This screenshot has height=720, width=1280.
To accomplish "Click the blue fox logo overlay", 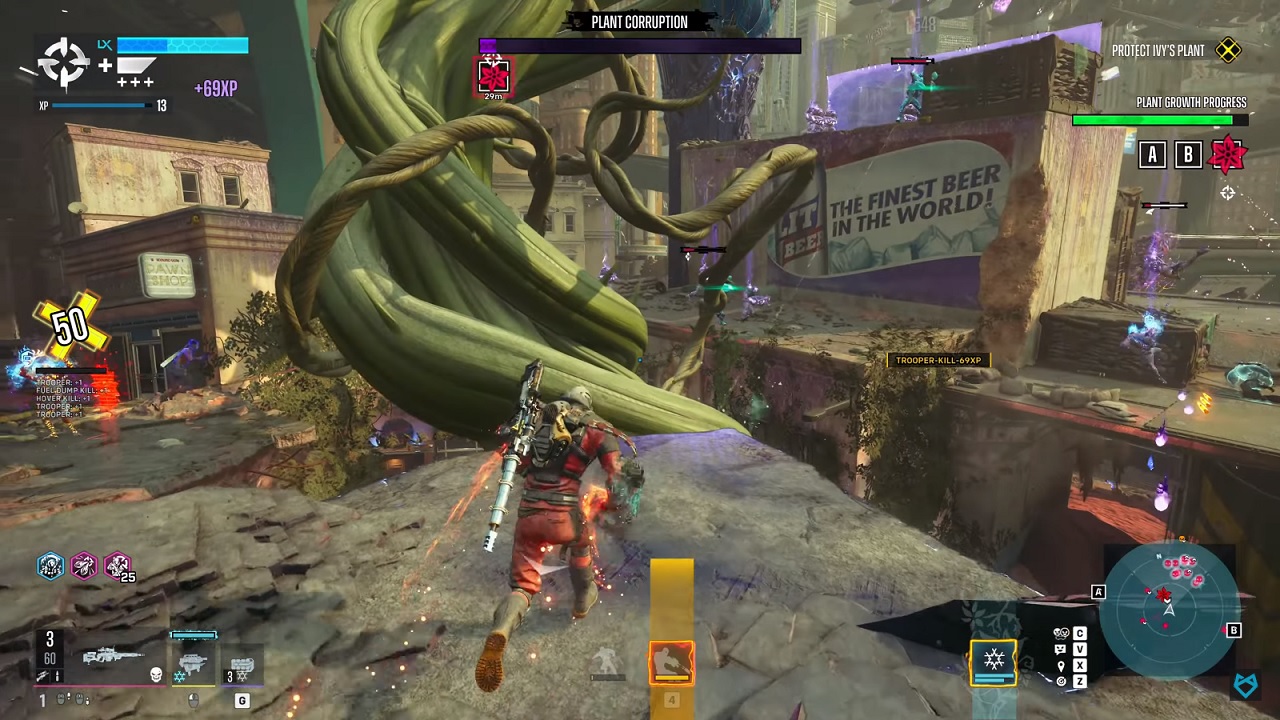I will tap(1246, 685).
